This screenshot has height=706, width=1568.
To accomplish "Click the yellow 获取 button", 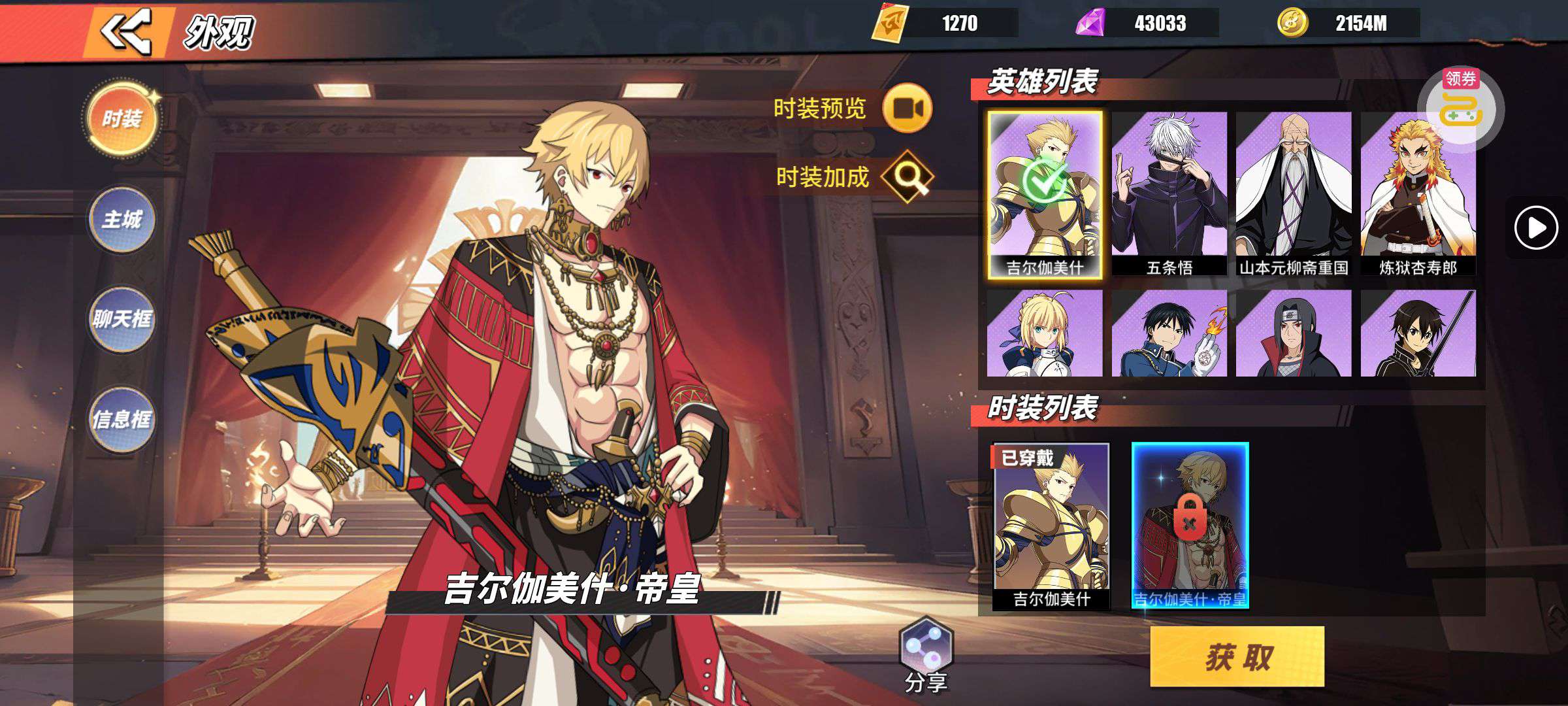I will click(x=1237, y=656).
